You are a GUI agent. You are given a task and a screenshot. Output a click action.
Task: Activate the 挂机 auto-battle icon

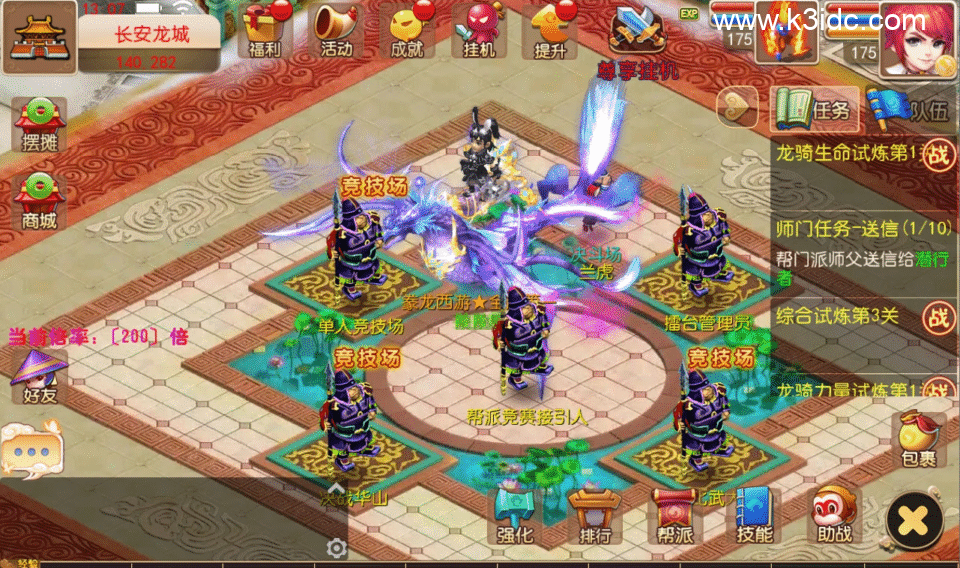click(x=480, y=30)
